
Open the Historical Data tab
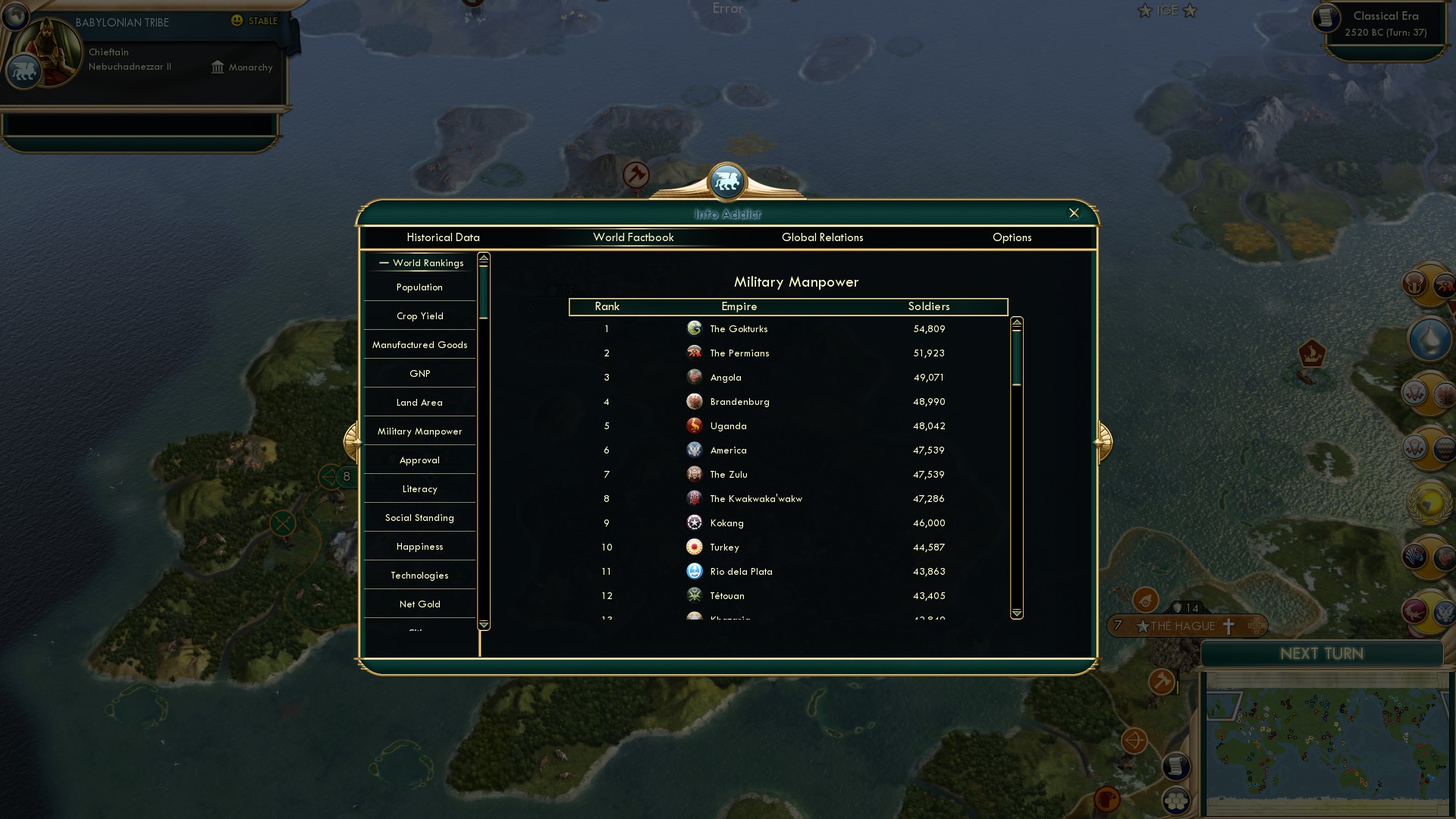443,237
